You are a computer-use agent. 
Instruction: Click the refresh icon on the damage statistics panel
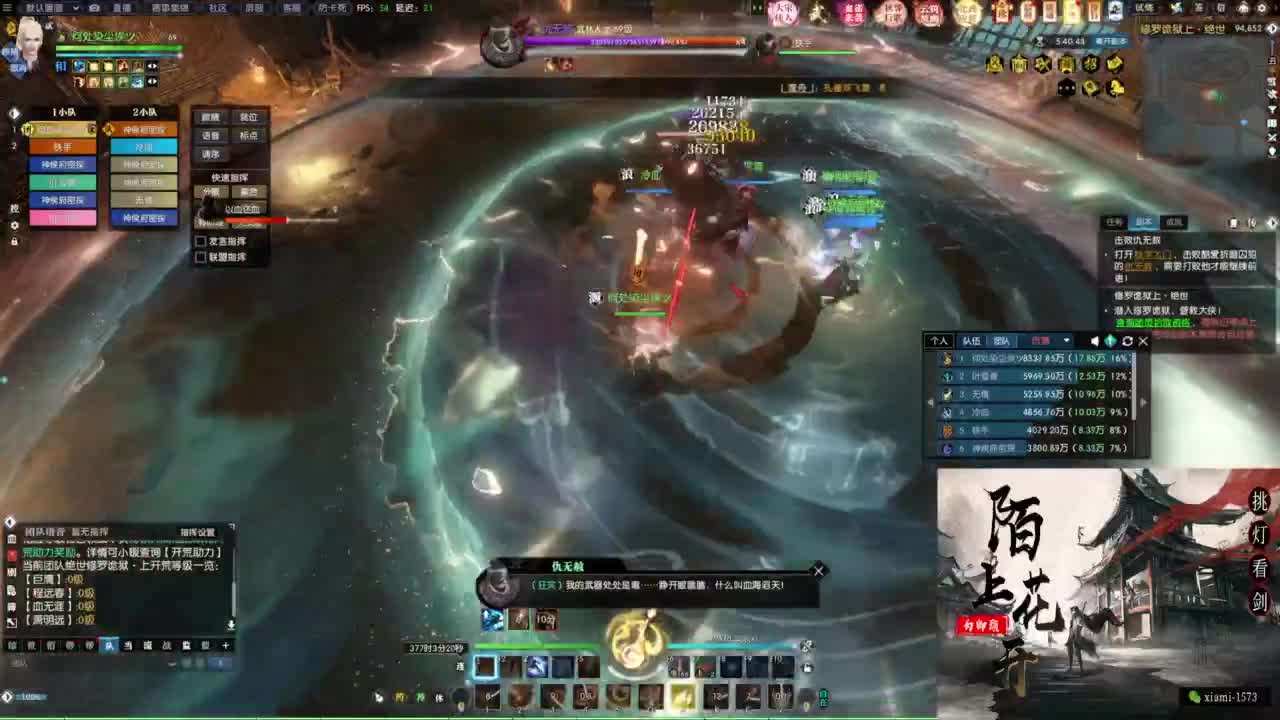(x=1127, y=341)
